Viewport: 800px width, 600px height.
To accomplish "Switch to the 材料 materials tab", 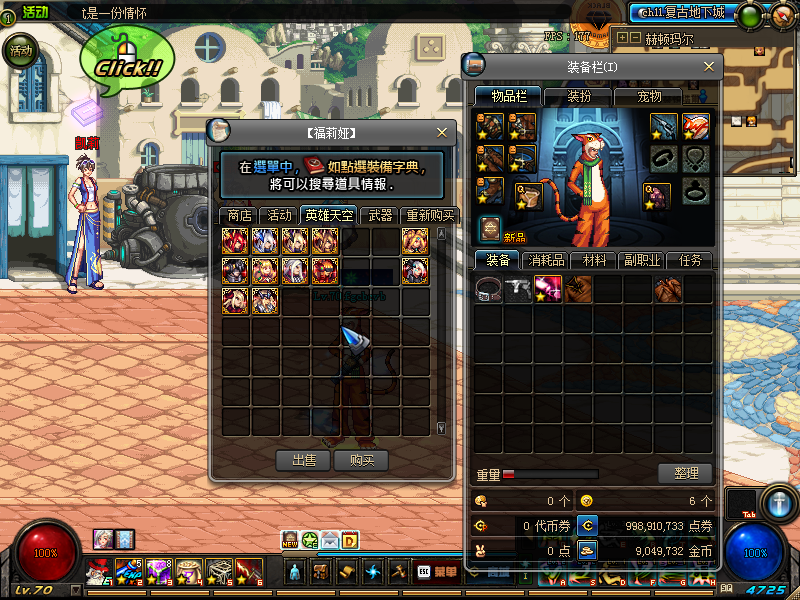I will coord(593,260).
